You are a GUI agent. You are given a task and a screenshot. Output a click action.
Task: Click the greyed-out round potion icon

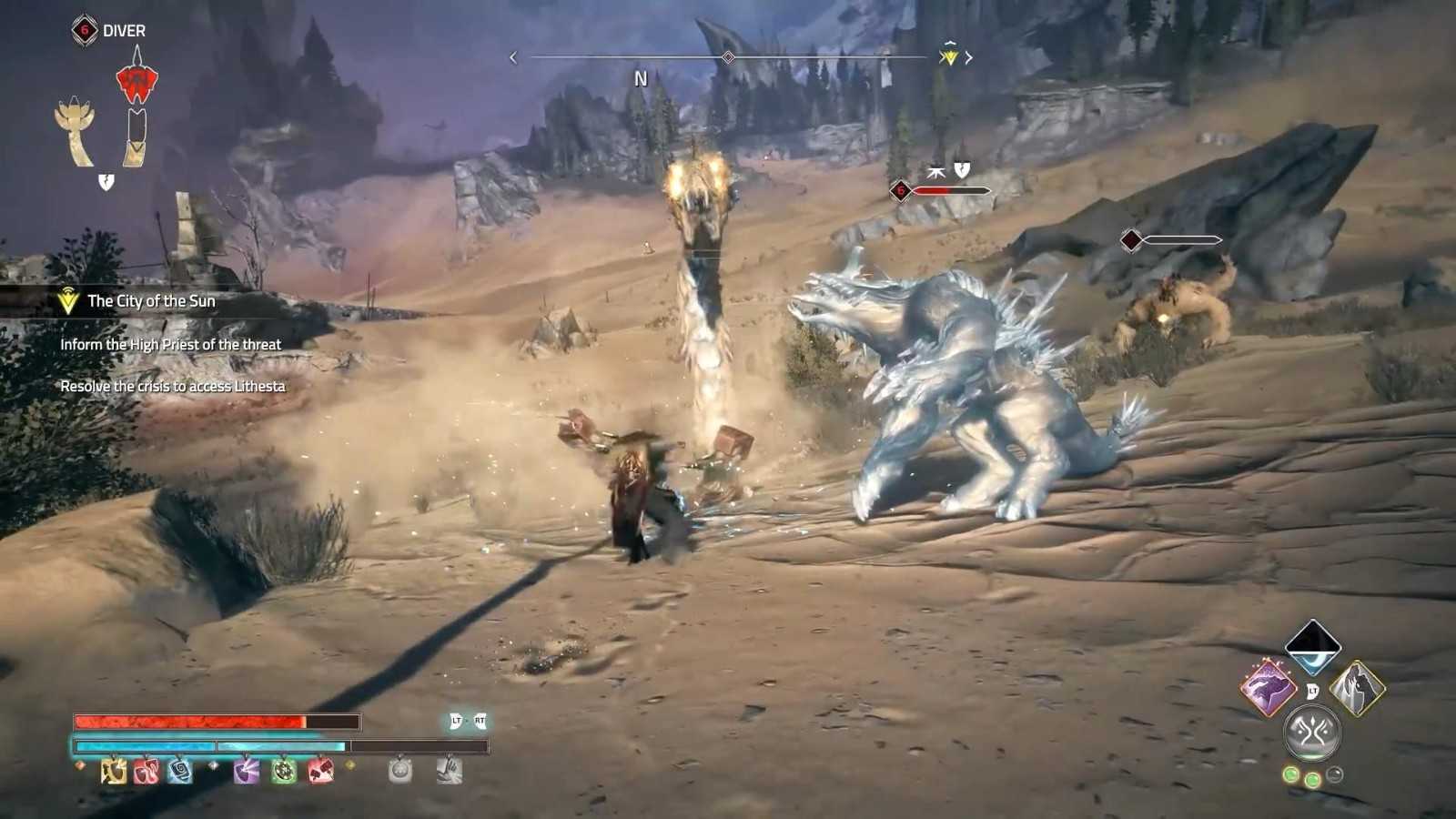pyautogui.click(x=400, y=771)
